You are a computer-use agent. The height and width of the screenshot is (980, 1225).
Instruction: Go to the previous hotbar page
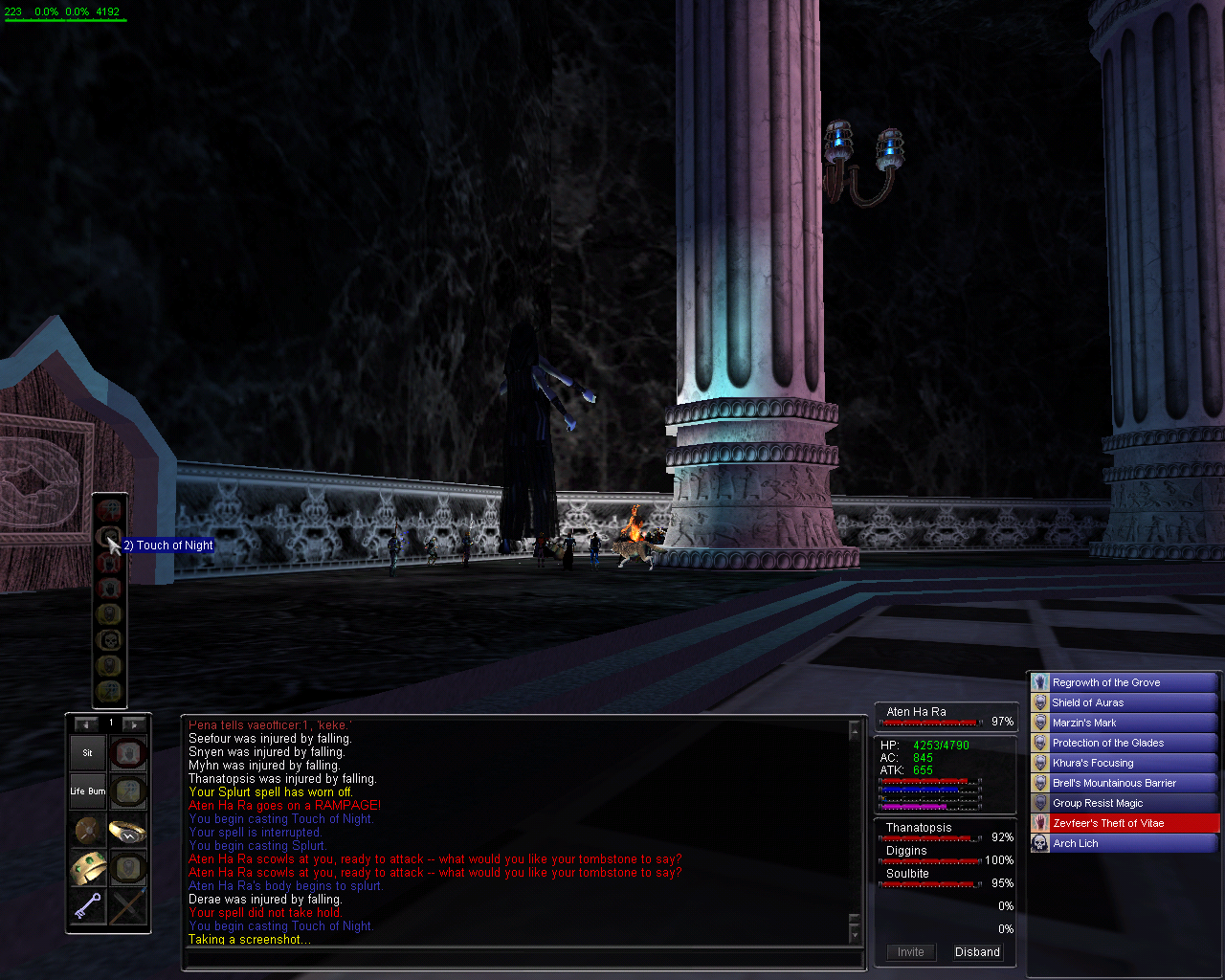[86, 724]
